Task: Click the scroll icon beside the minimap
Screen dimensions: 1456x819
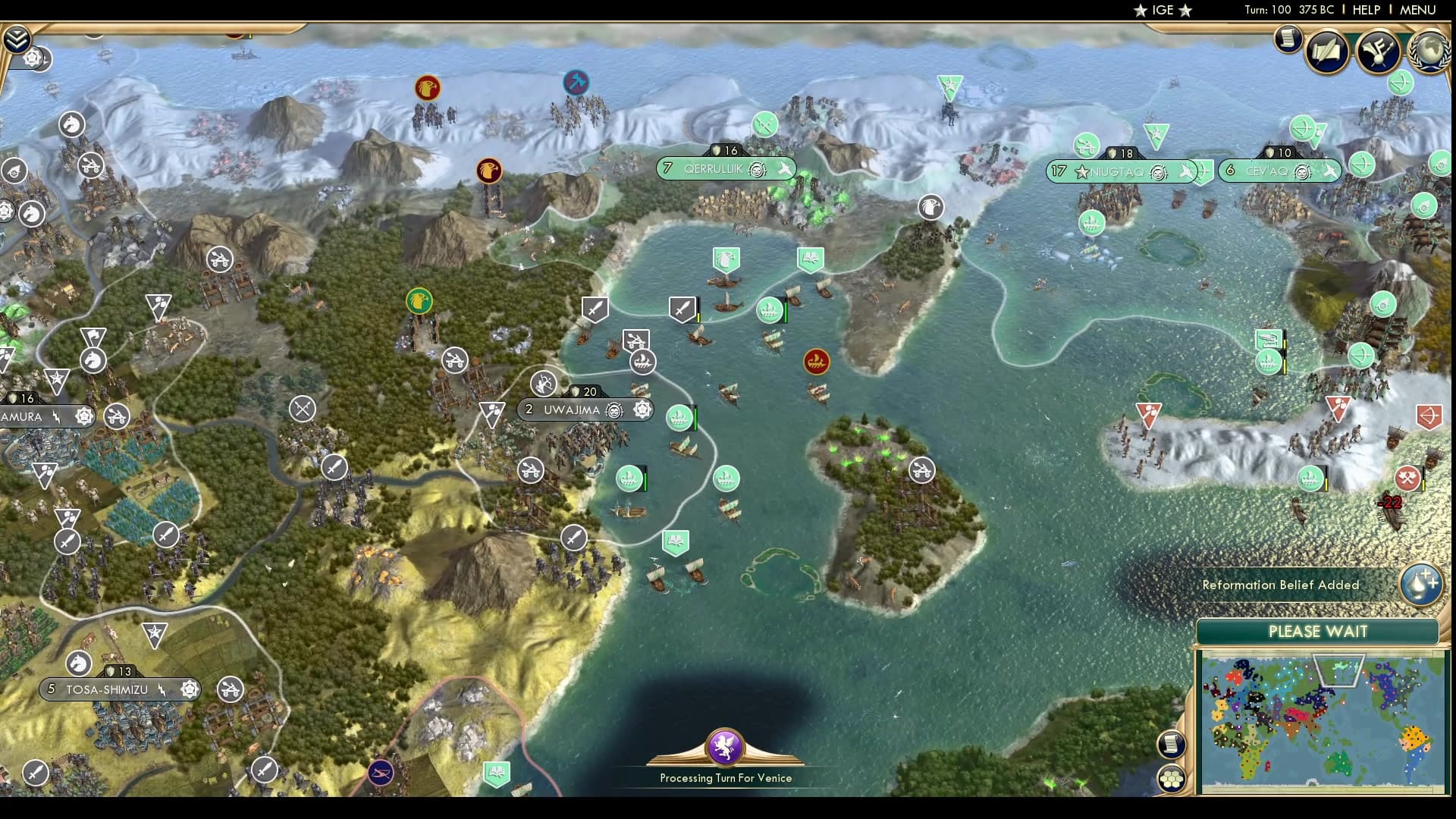Action: coord(1171,745)
